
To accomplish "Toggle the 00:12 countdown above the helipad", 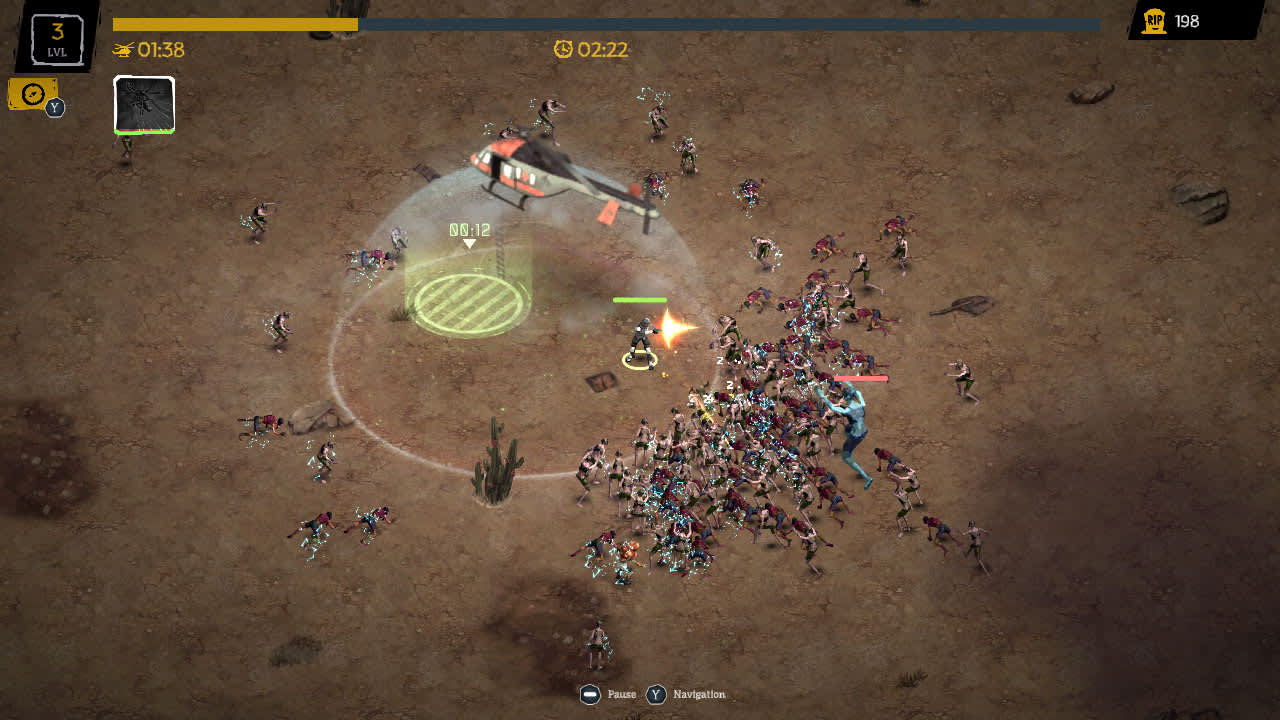I will click(x=468, y=227).
